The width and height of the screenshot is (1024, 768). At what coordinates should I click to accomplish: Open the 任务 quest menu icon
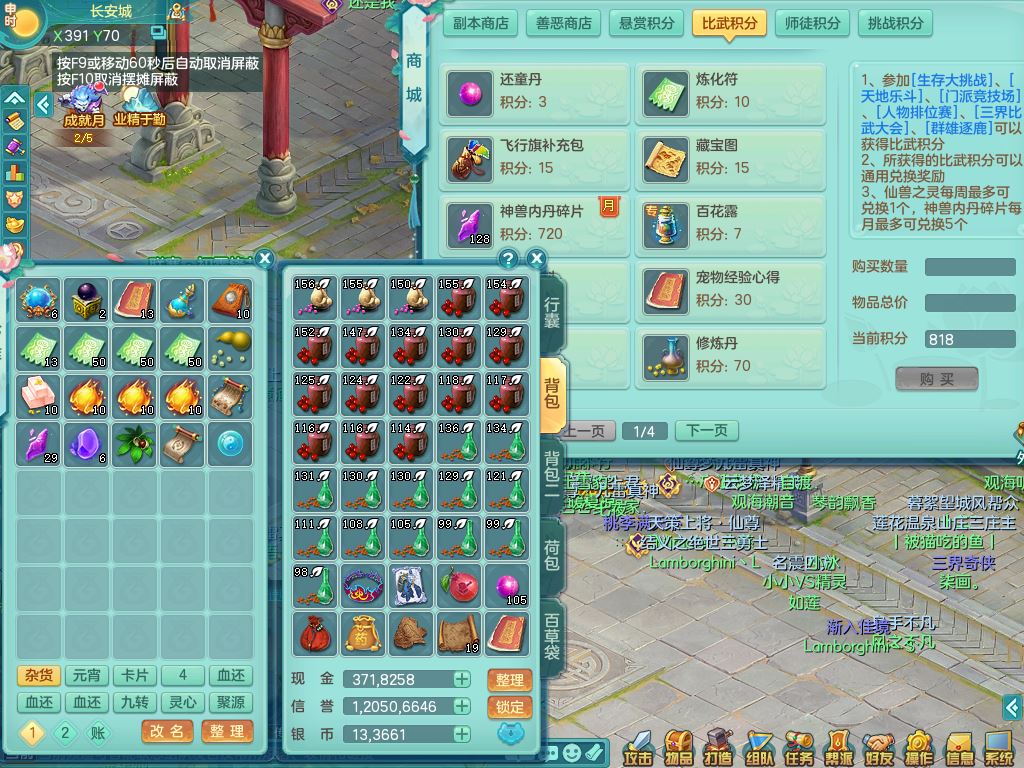point(799,749)
